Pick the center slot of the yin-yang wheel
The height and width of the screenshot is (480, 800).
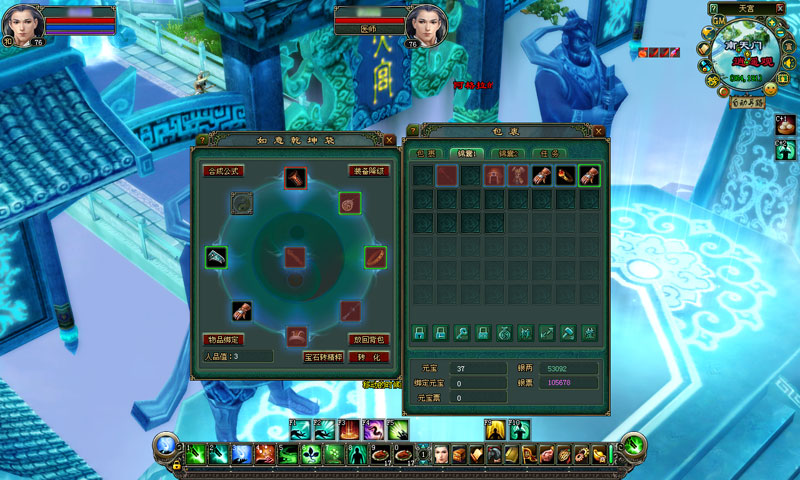(295, 257)
